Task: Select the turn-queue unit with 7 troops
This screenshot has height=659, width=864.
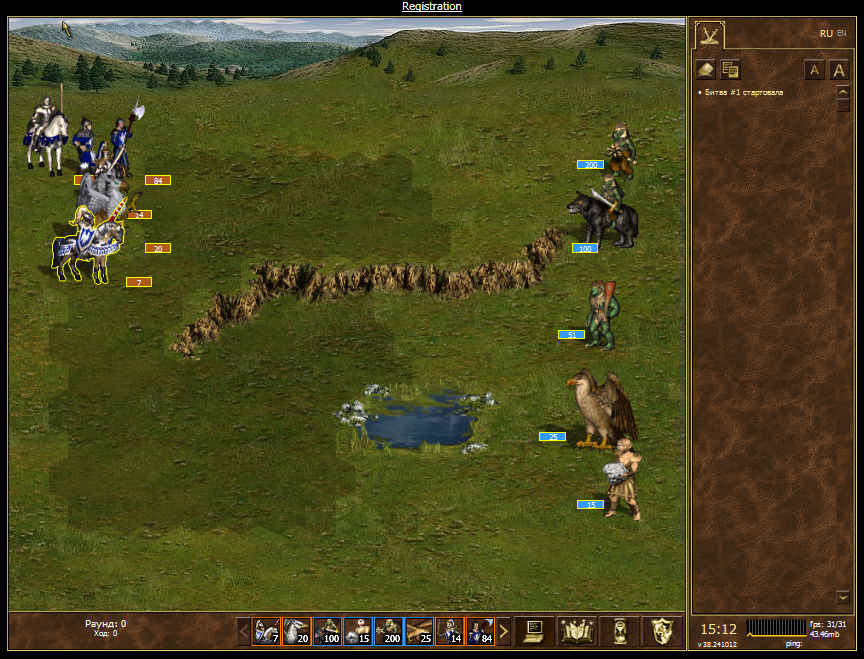Action: click(266, 631)
